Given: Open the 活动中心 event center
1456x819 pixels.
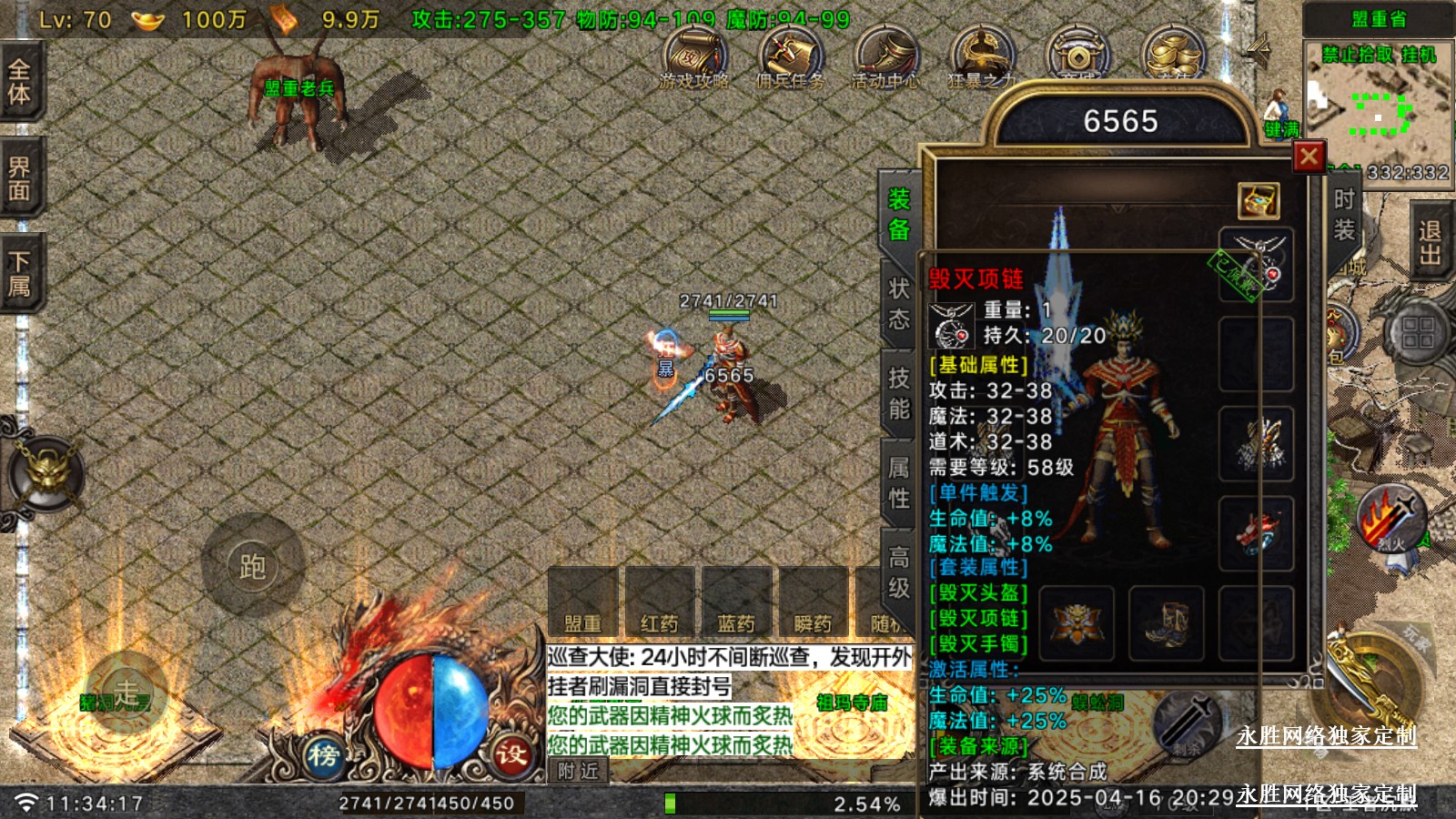Looking at the screenshot, I should (885, 60).
